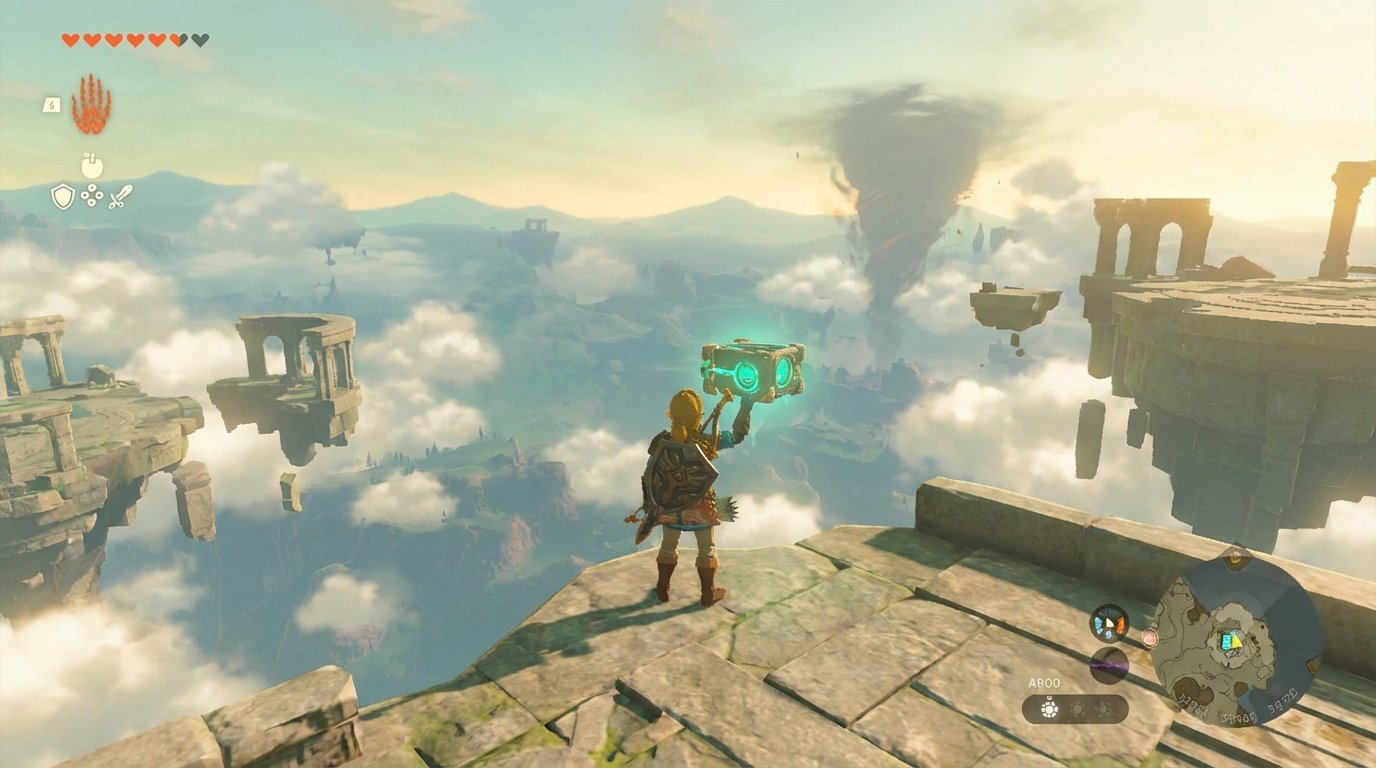Toggle the first battery cell in the meter
Screen dimensions: 1376x768
(1049, 710)
